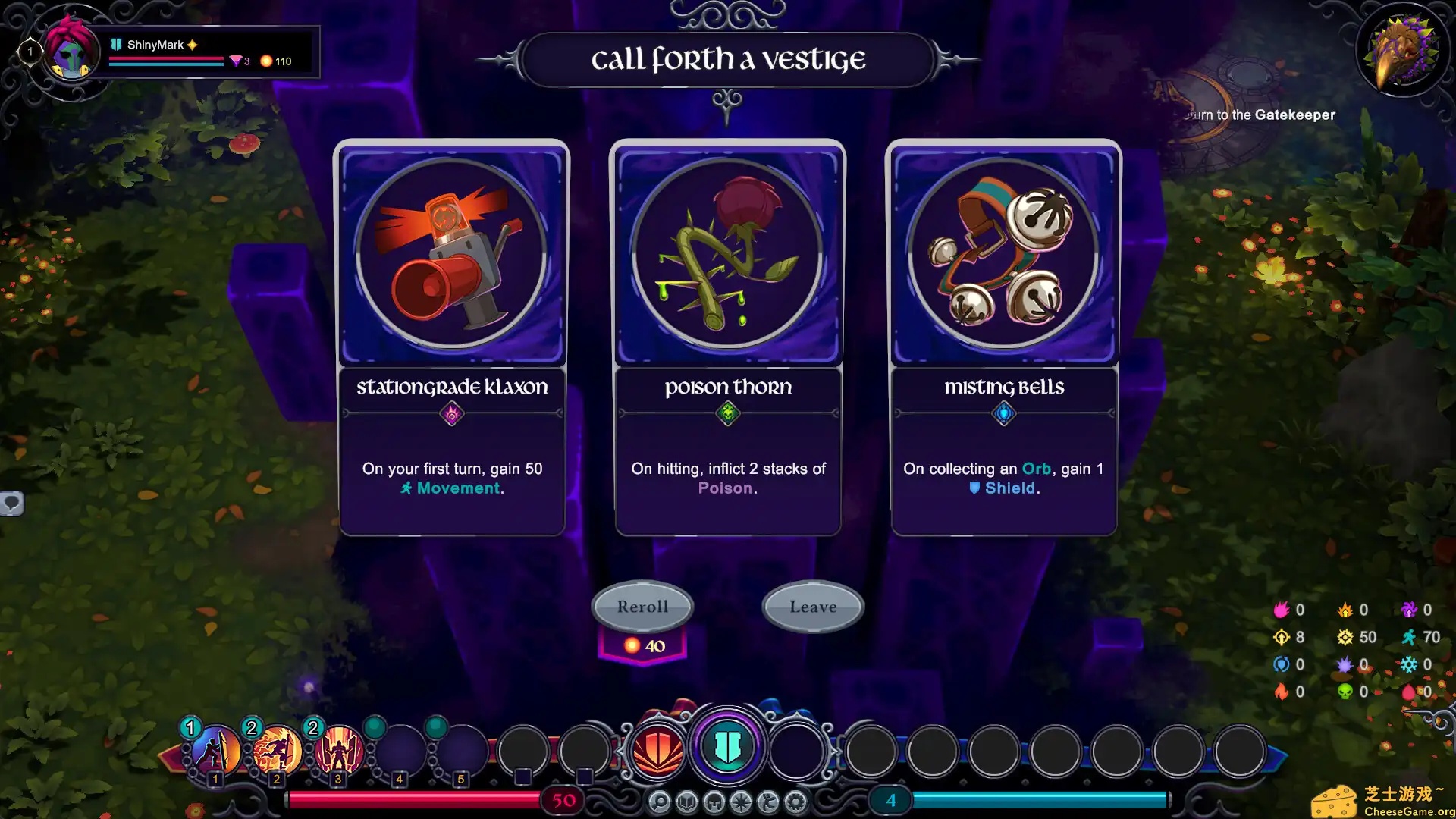Trigger the ability in hotbar slot 3
The image size is (1456, 819).
point(338,751)
